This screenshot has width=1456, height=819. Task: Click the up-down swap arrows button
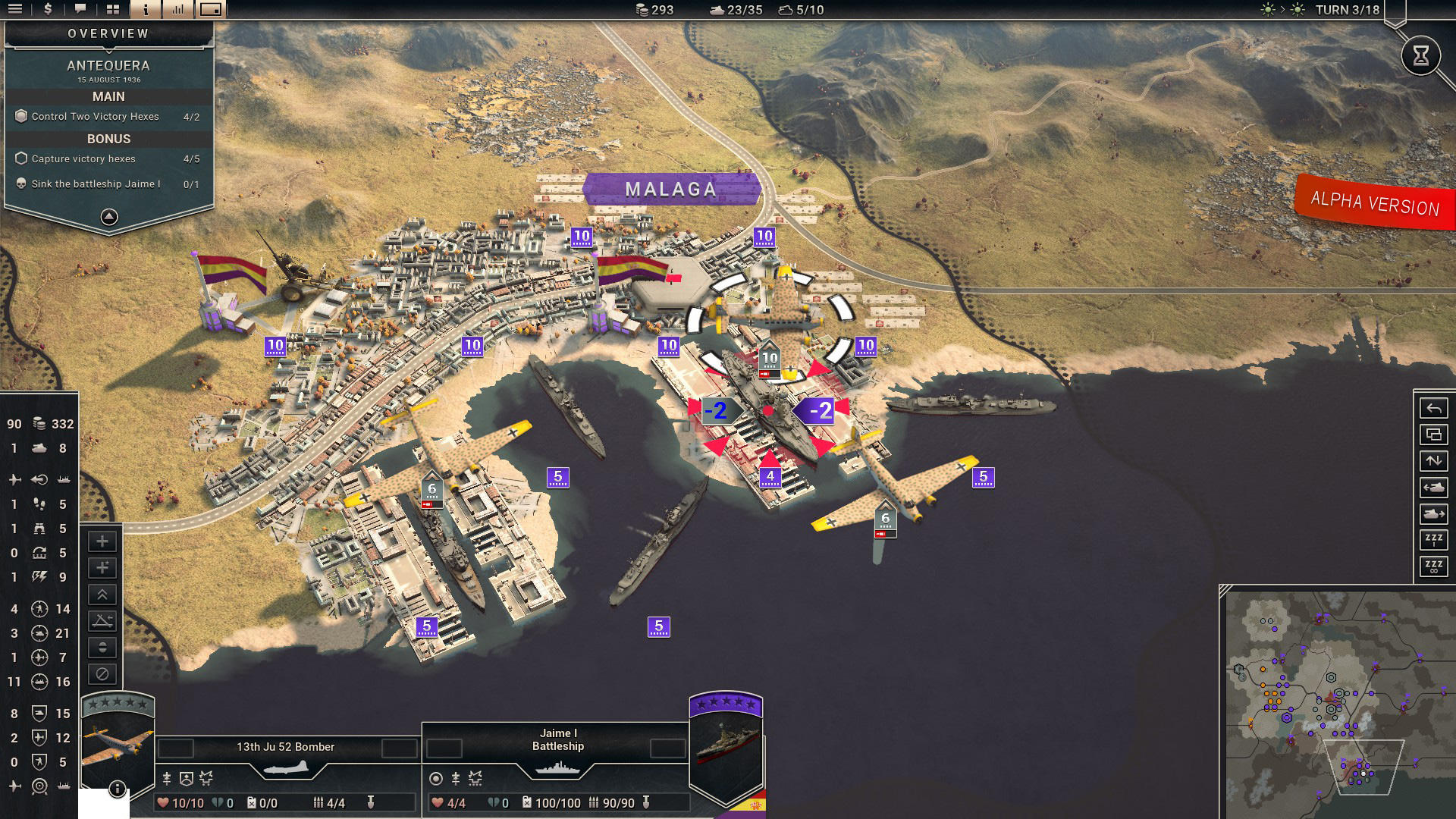coord(1433,461)
